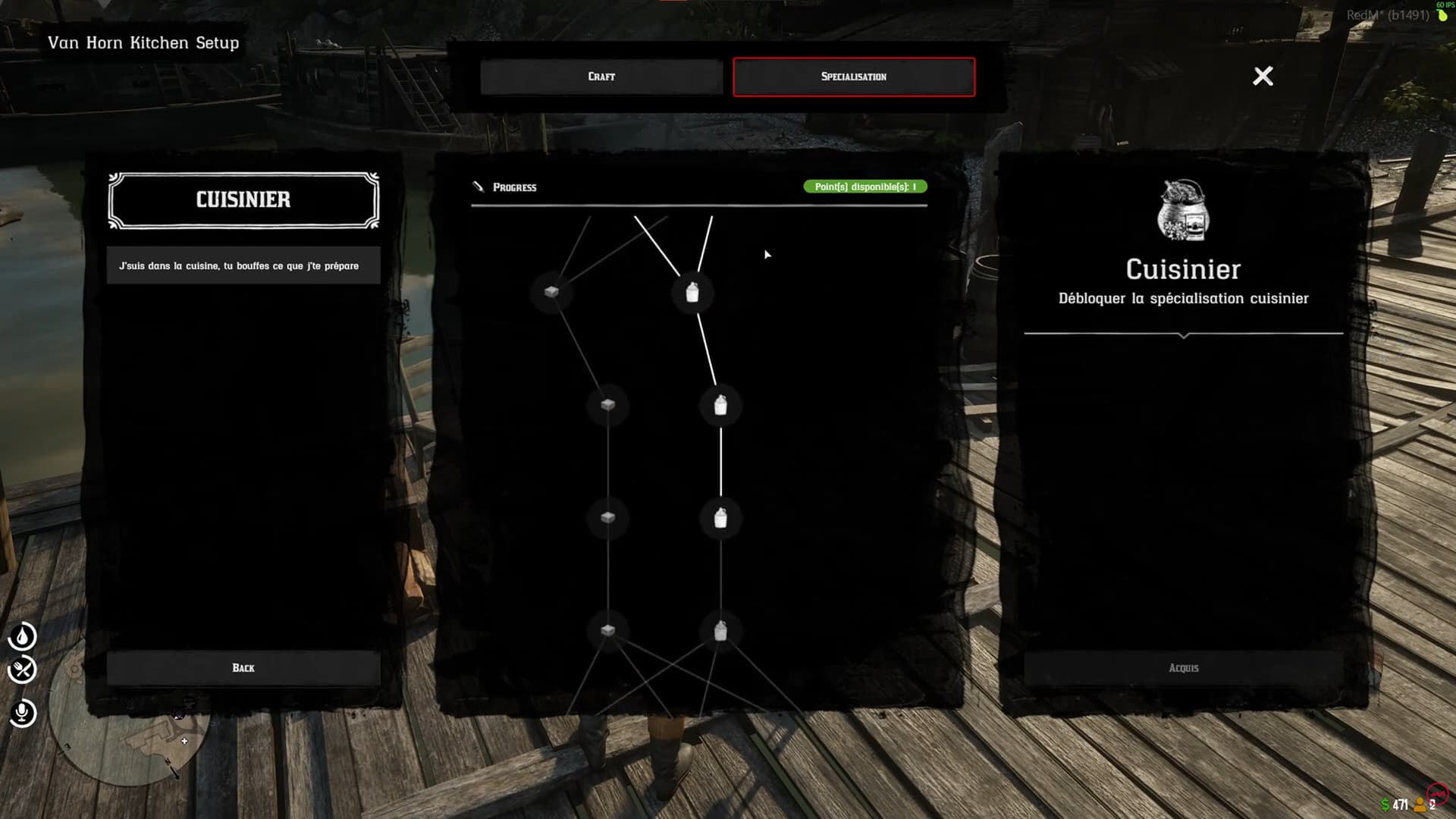1456x819 pixels.
Task: Switch to the Craft tab
Action: tap(601, 76)
